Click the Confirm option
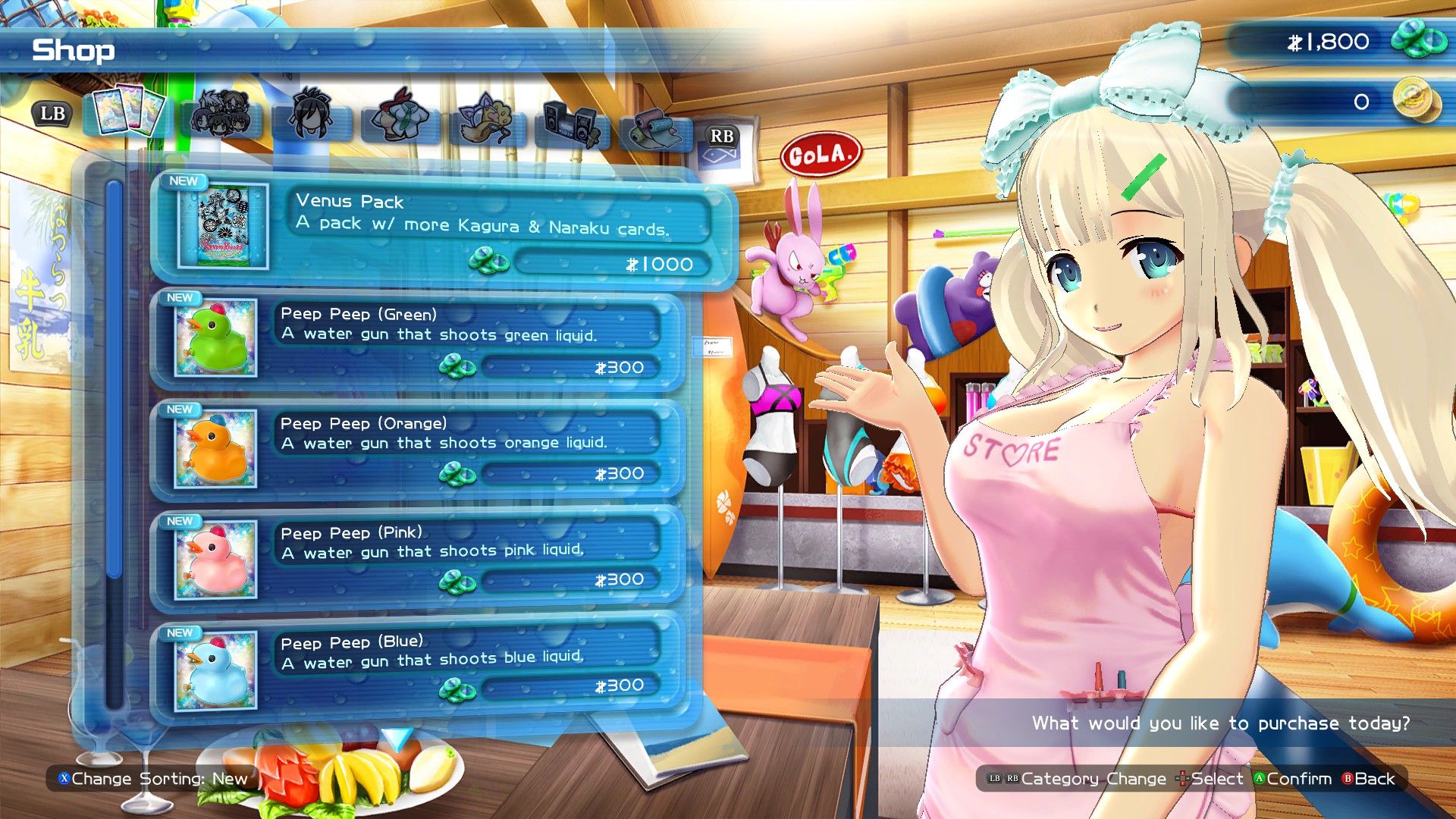1456x819 pixels. click(x=1292, y=779)
